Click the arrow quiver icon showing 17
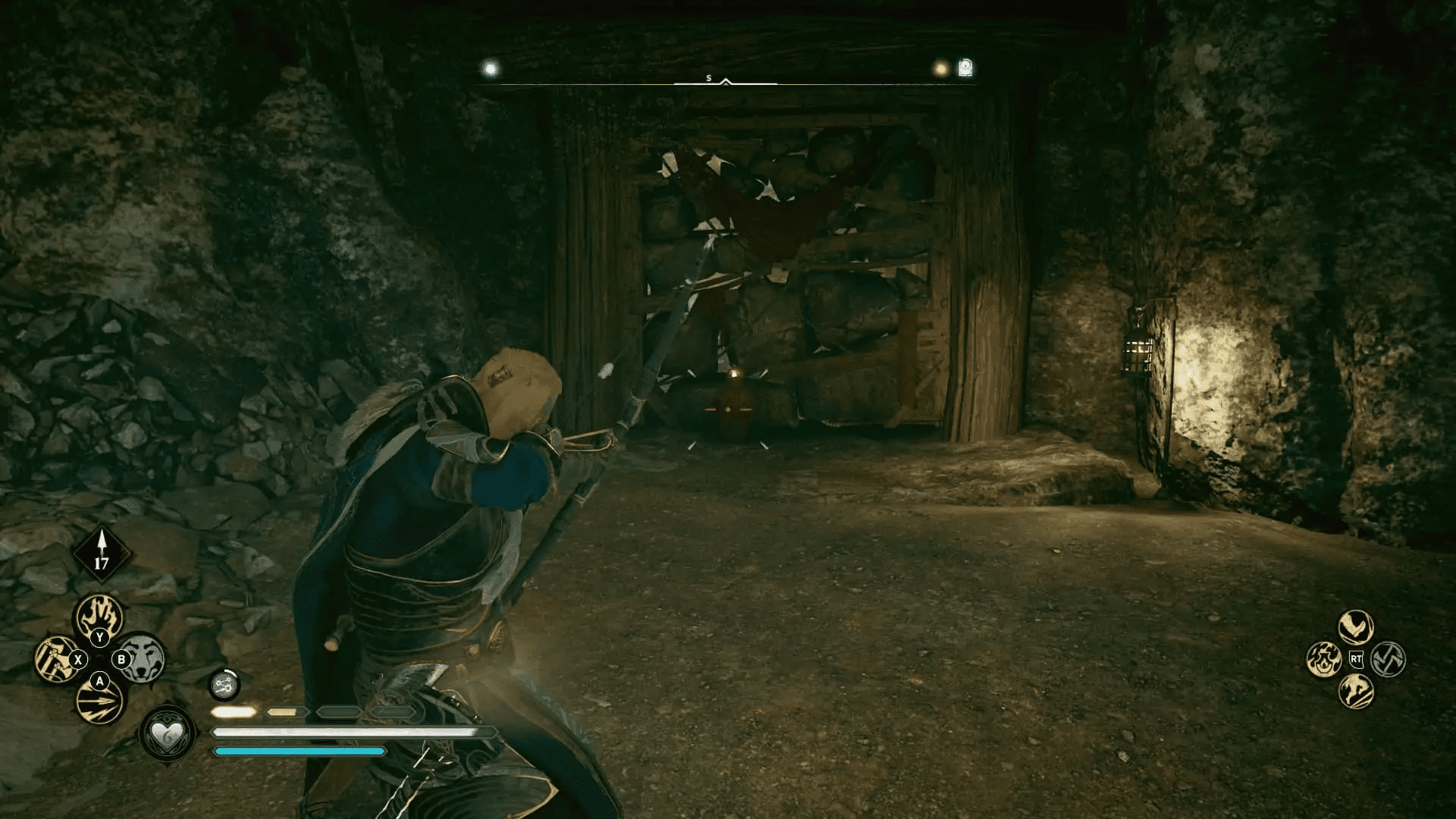This screenshot has height=819, width=1456. pyautogui.click(x=101, y=552)
